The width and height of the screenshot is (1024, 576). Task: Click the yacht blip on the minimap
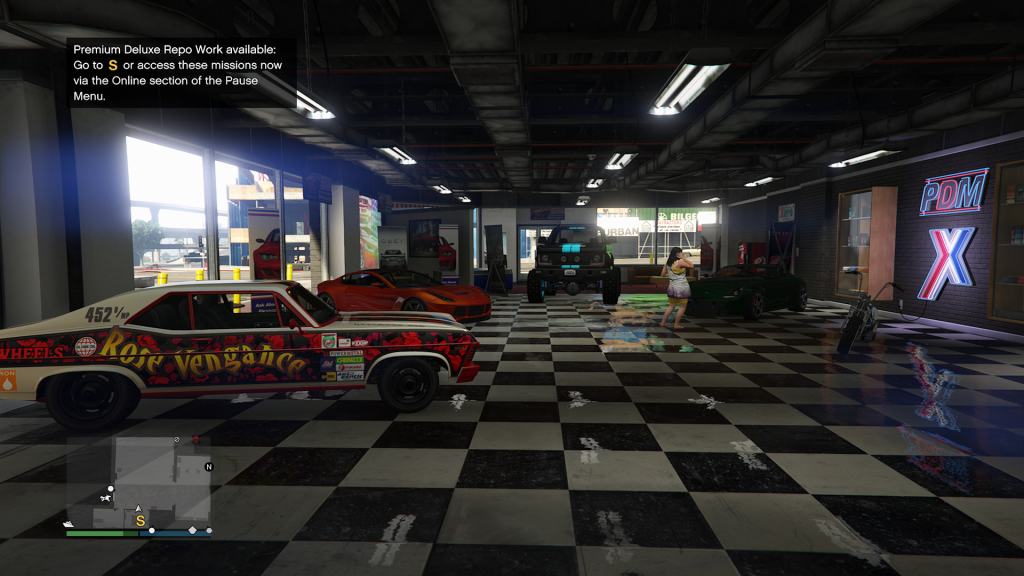coord(68,524)
